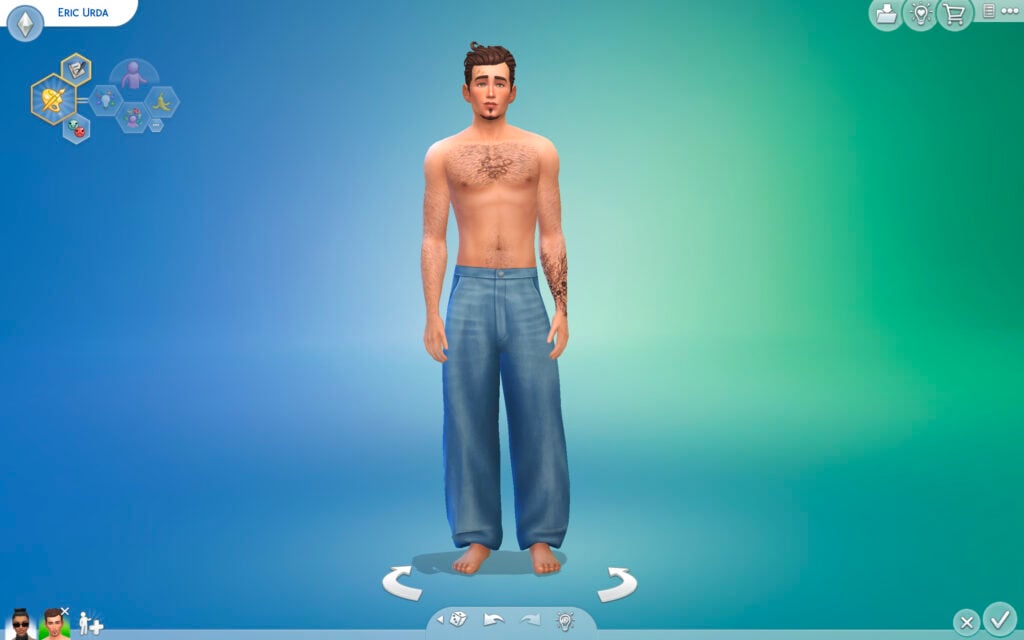Viewport: 1024px width, 640px height.
Task: Open the likes and dislikes faces hexagon
Action: pyautogui.click(x=77, y=128)
